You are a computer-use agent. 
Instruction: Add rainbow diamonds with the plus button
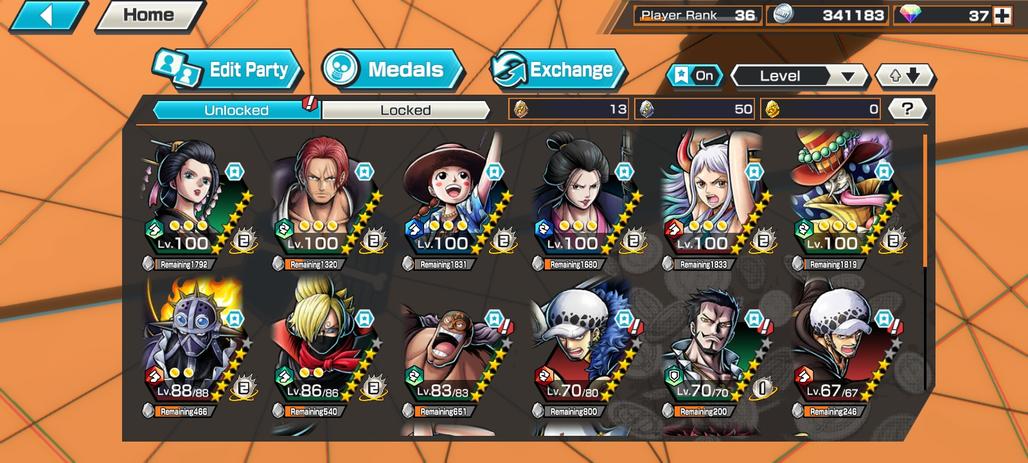1001,15
